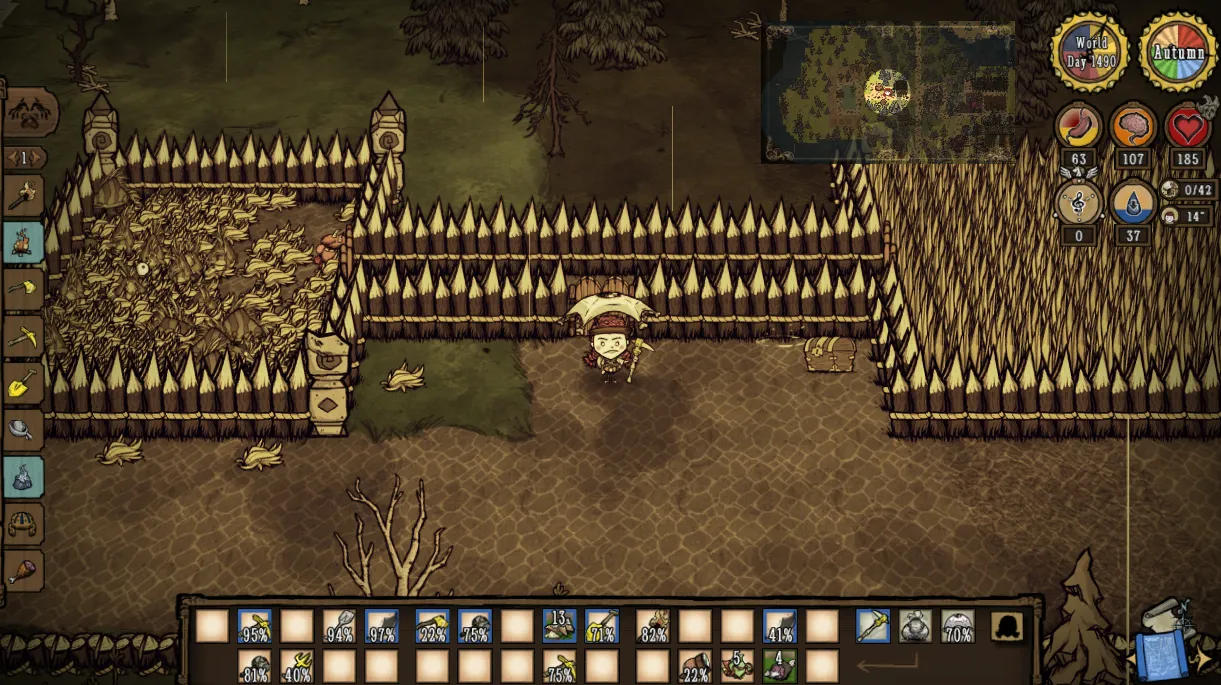The width and height of the screenshot is (1221, 685).
Task: Select the stack of 5 items
Action: point(738,666)
